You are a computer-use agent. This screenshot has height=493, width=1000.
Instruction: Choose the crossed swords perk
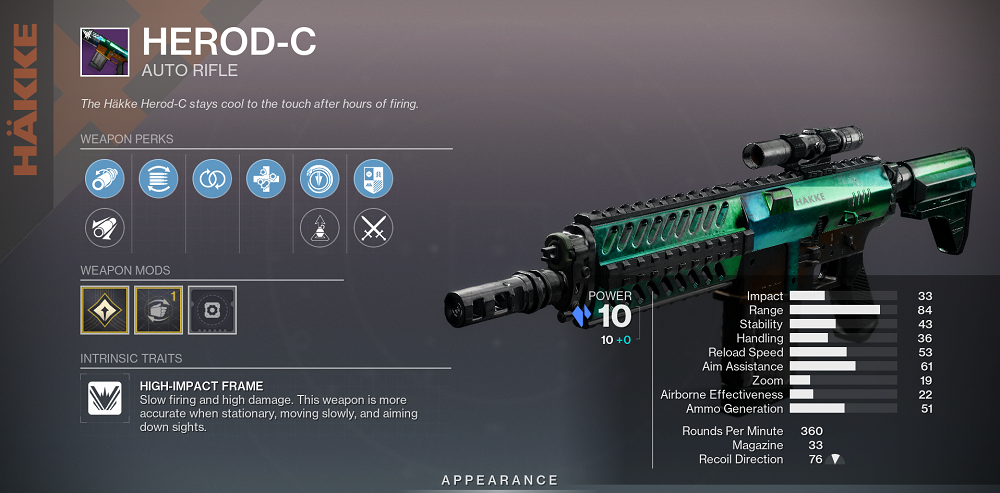click(373, 229)
